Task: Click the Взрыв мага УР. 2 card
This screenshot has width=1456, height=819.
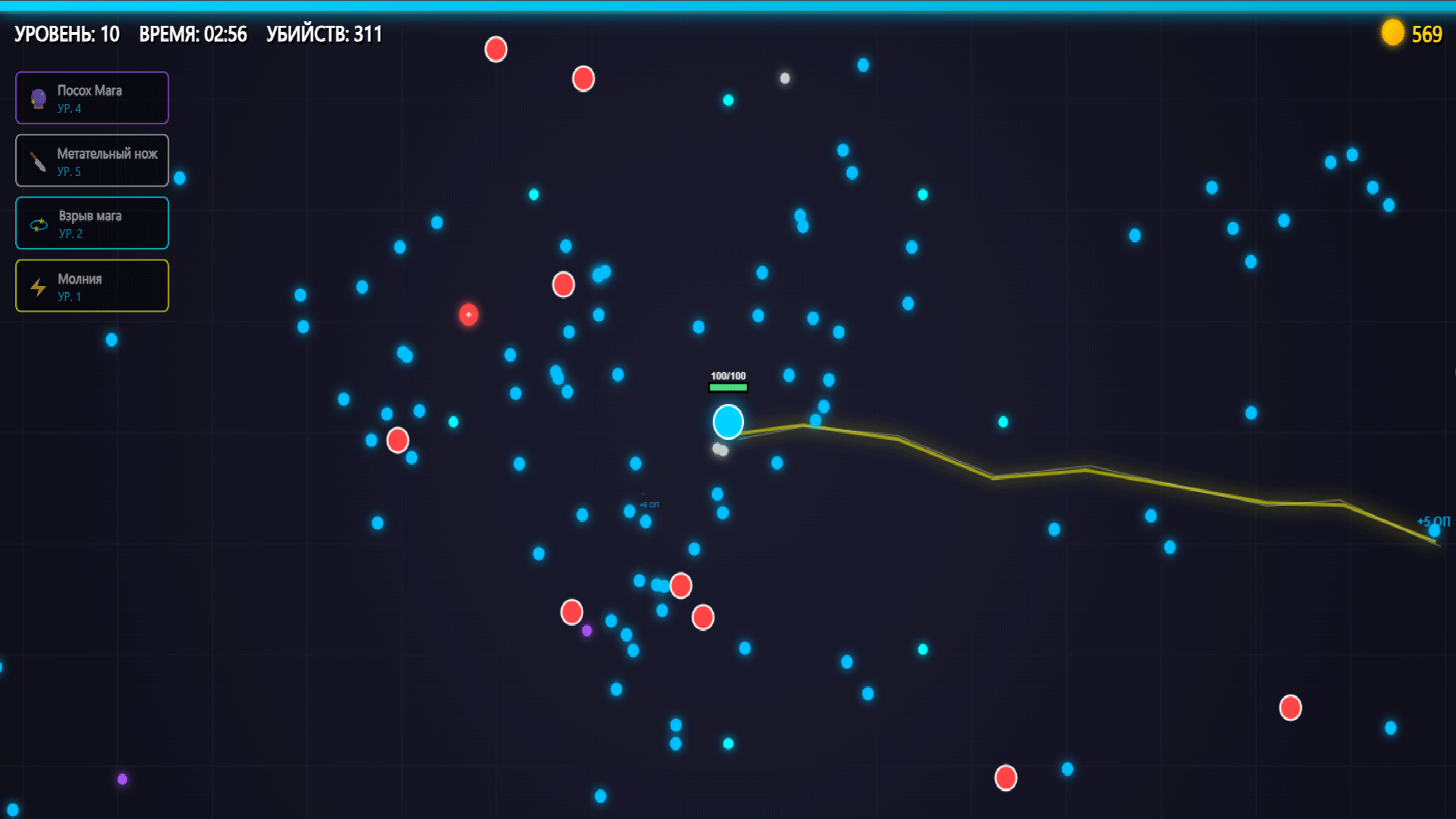Action: [x=92, y=223]
